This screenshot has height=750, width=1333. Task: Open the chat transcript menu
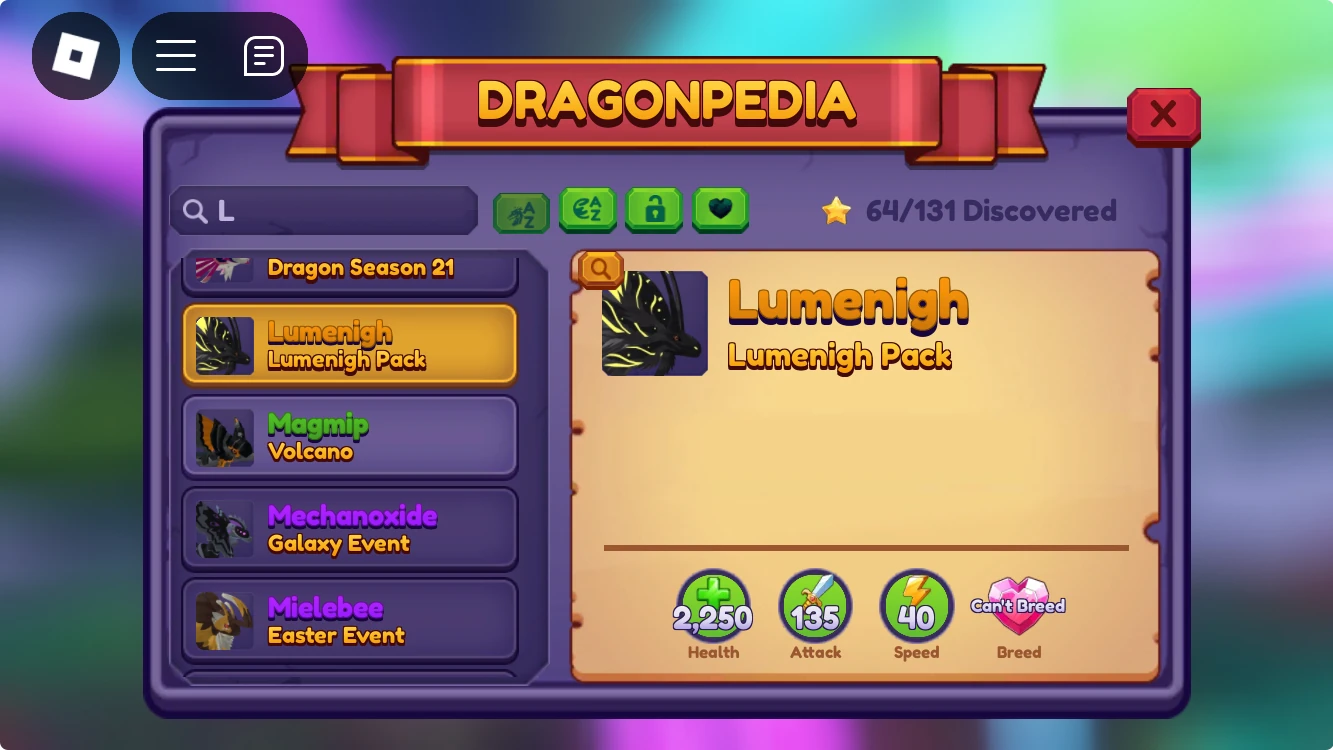tap(264, 55)
